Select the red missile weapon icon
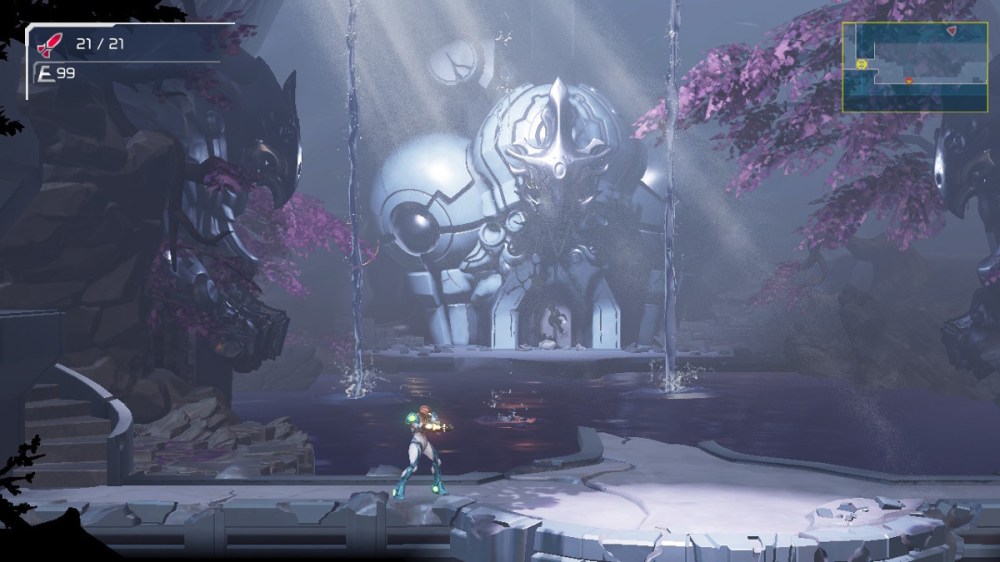The width and height of the screenshot is (1000, 562). pyautogui.click(x=47, y=44)
